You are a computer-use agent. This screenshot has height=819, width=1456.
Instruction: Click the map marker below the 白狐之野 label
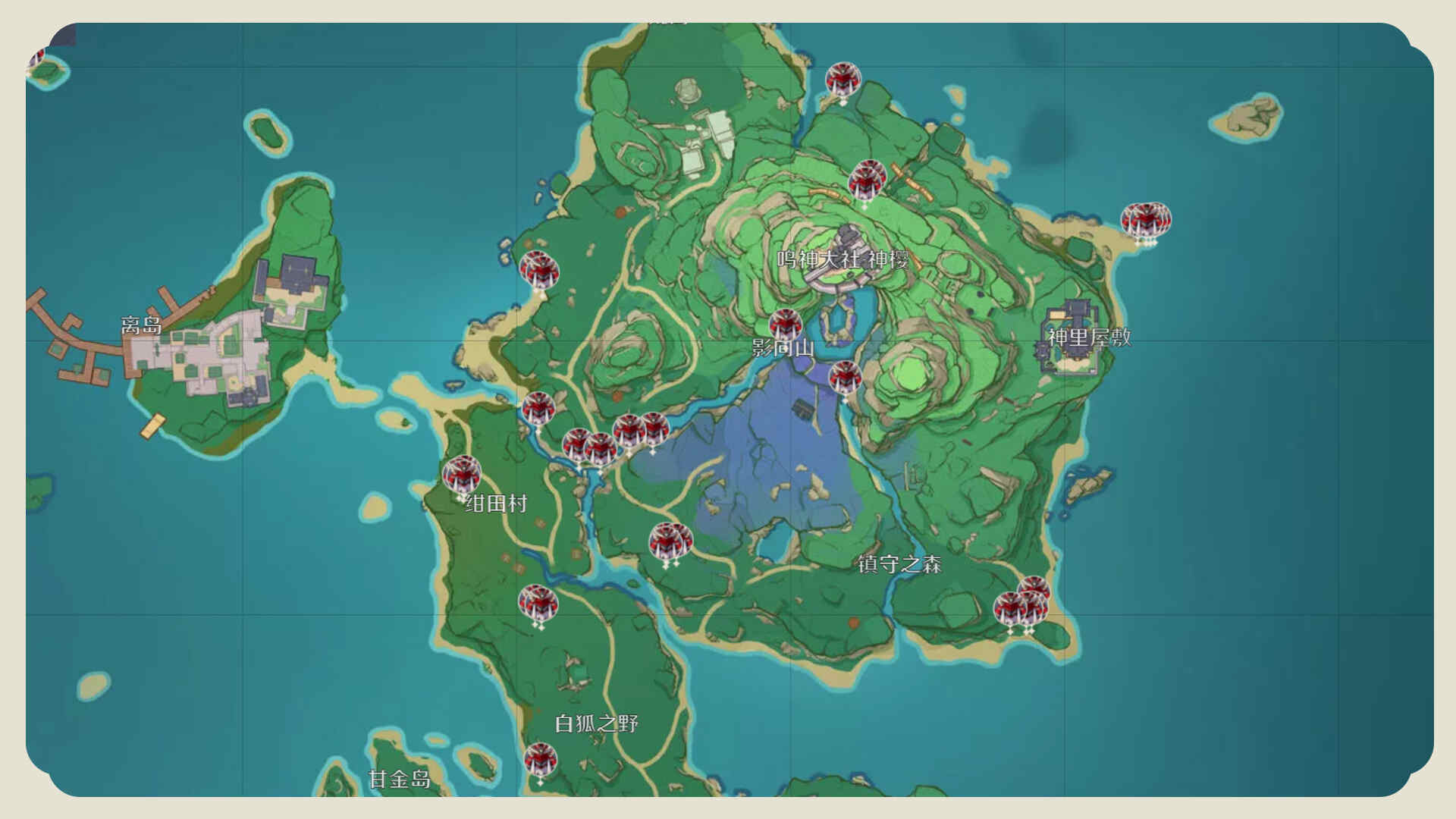click(540, 759)
